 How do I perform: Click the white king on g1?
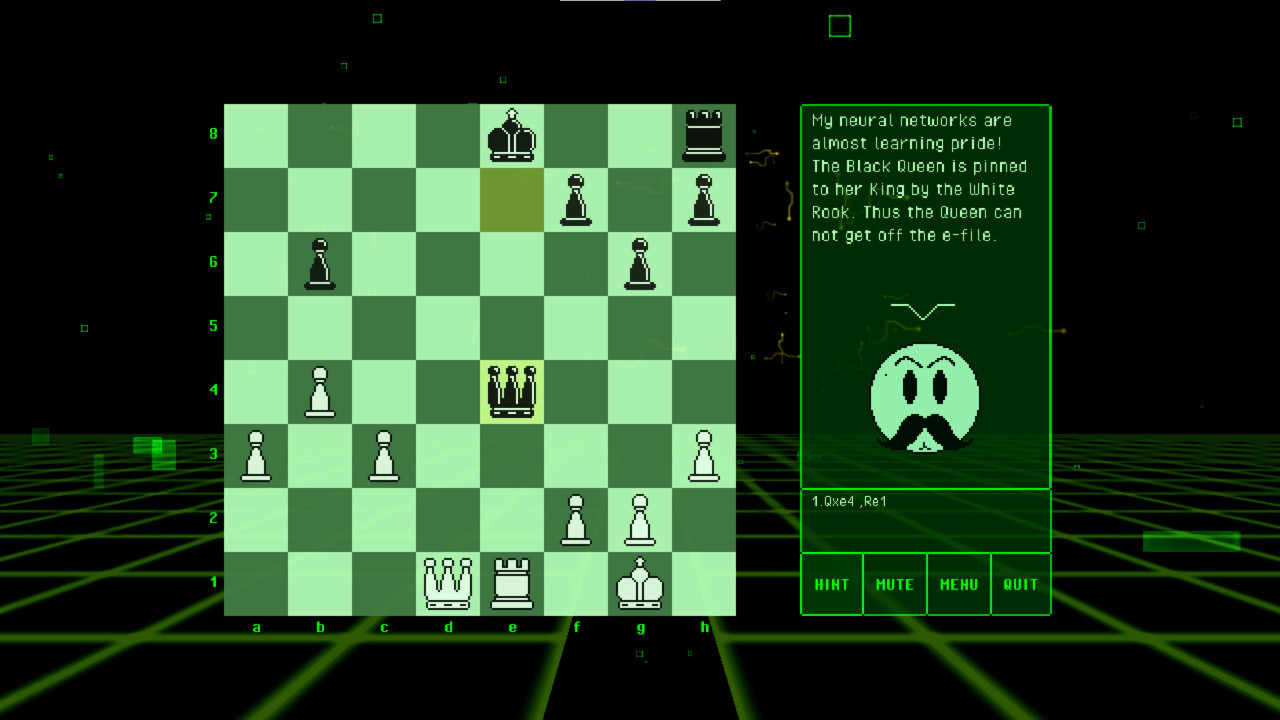[641, 583]
